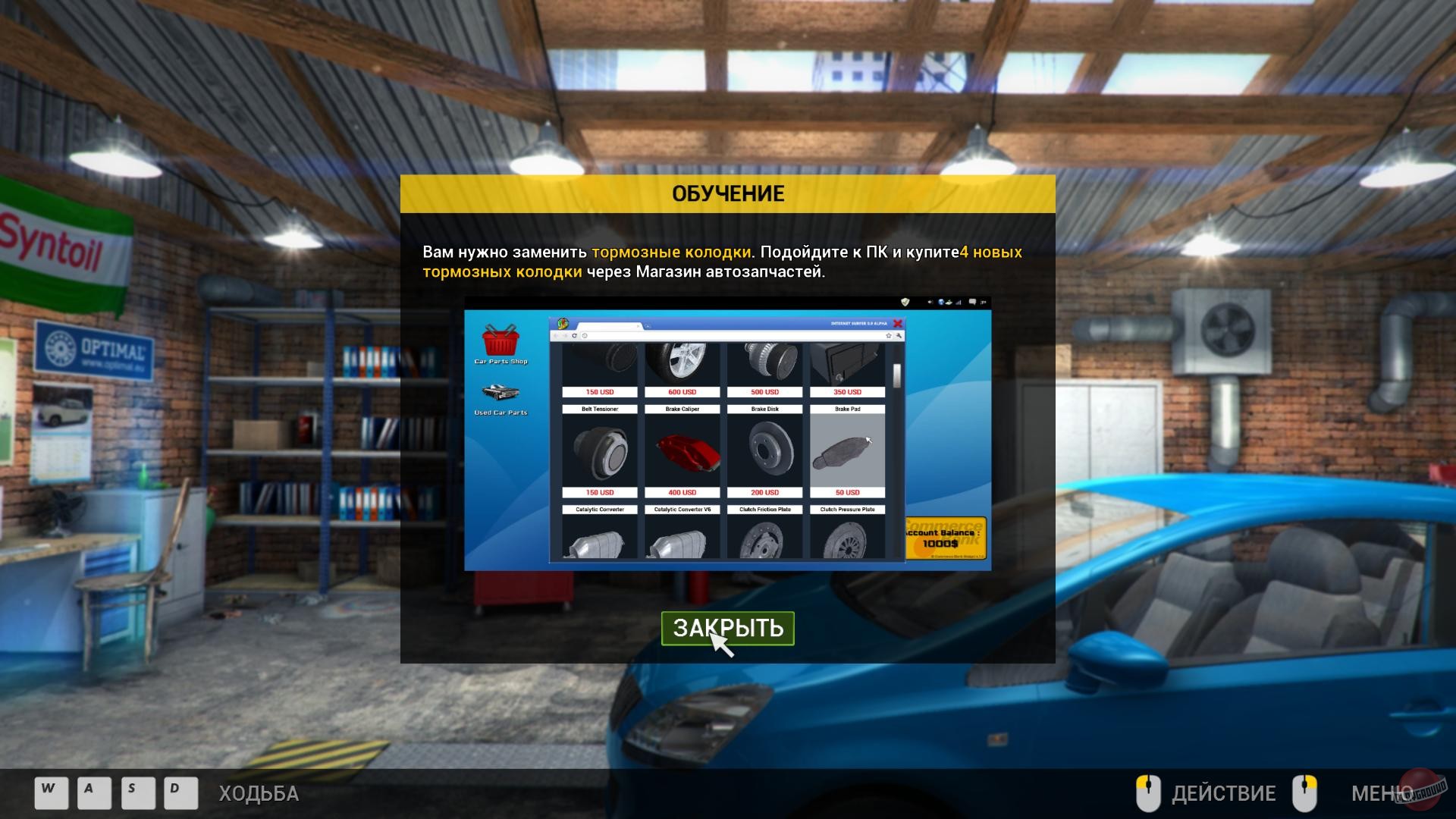Bookmark the page with the star icon
The image size is (1456, 819).
tap(889, 334)
